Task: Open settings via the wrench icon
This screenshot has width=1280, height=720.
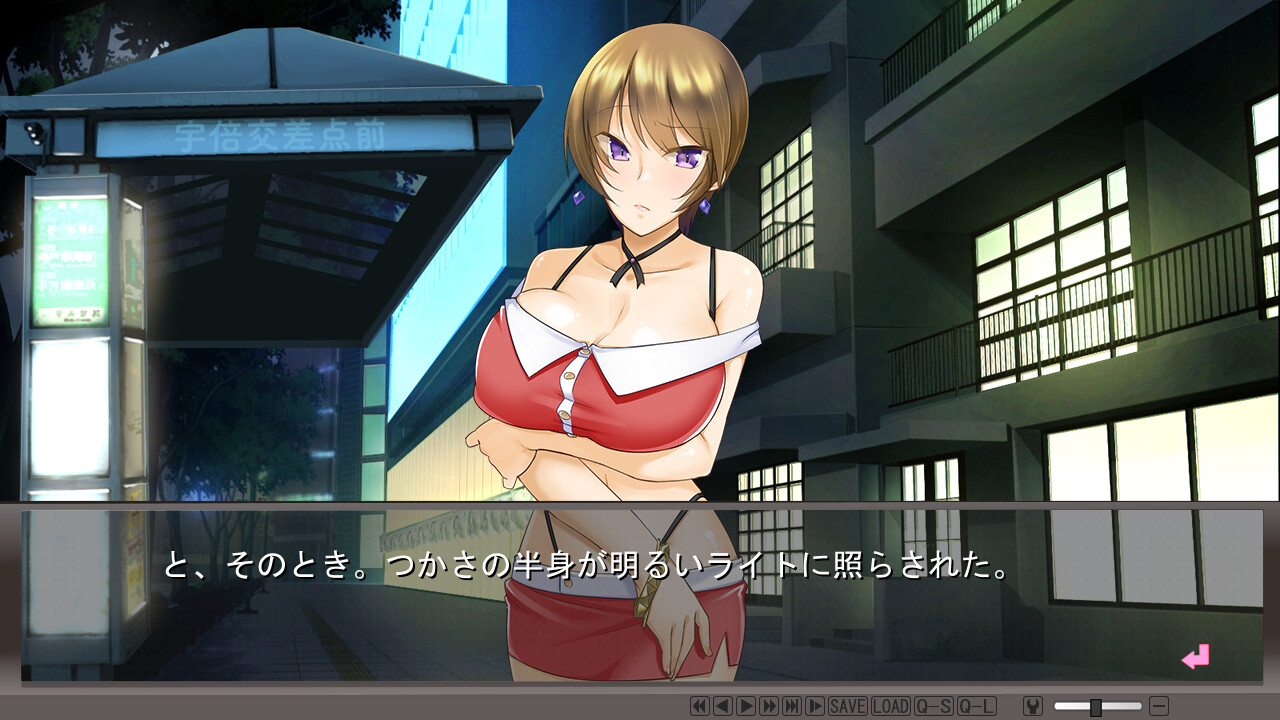Action: point(1033,706)
